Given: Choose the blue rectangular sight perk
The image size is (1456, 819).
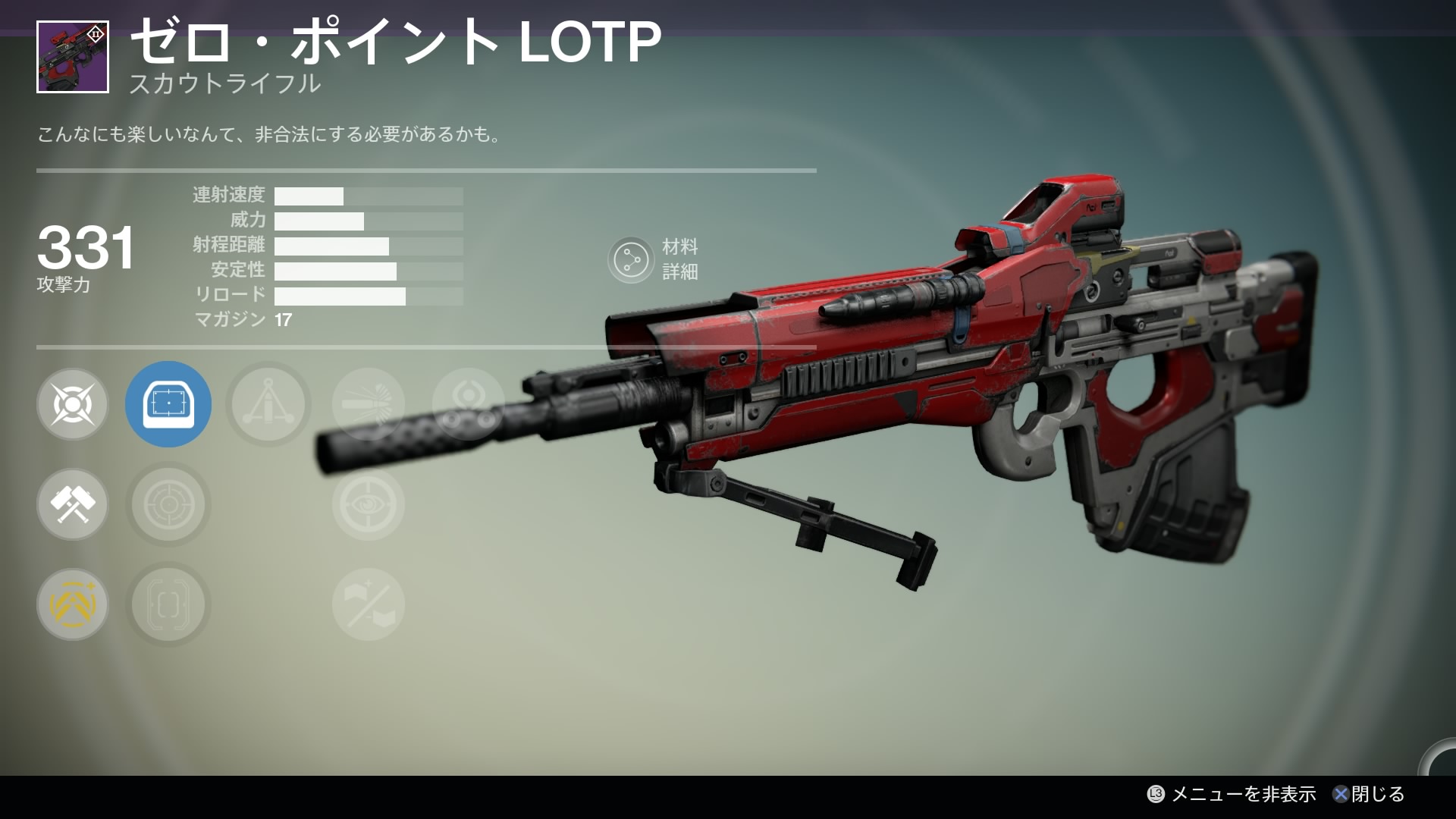Looking at the screenshot, I should click(x=168, y=404).
